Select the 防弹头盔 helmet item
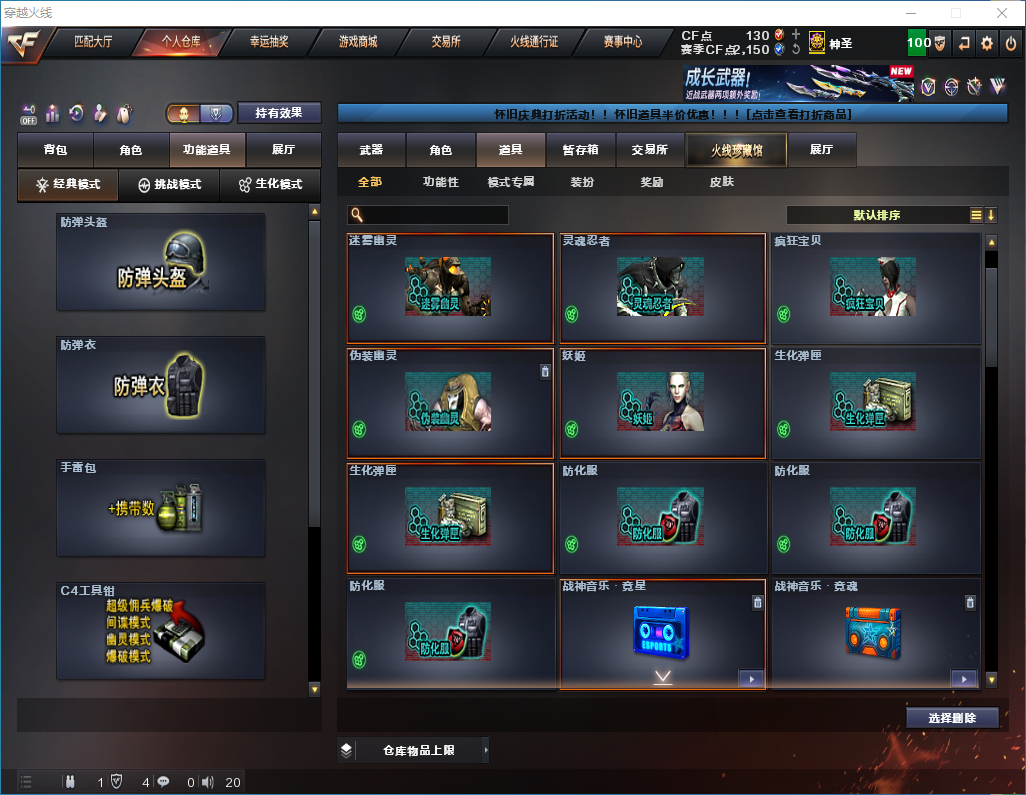The height and width of the screenshot is (795, 1026). pyautogui.click(x=161, y=262)
